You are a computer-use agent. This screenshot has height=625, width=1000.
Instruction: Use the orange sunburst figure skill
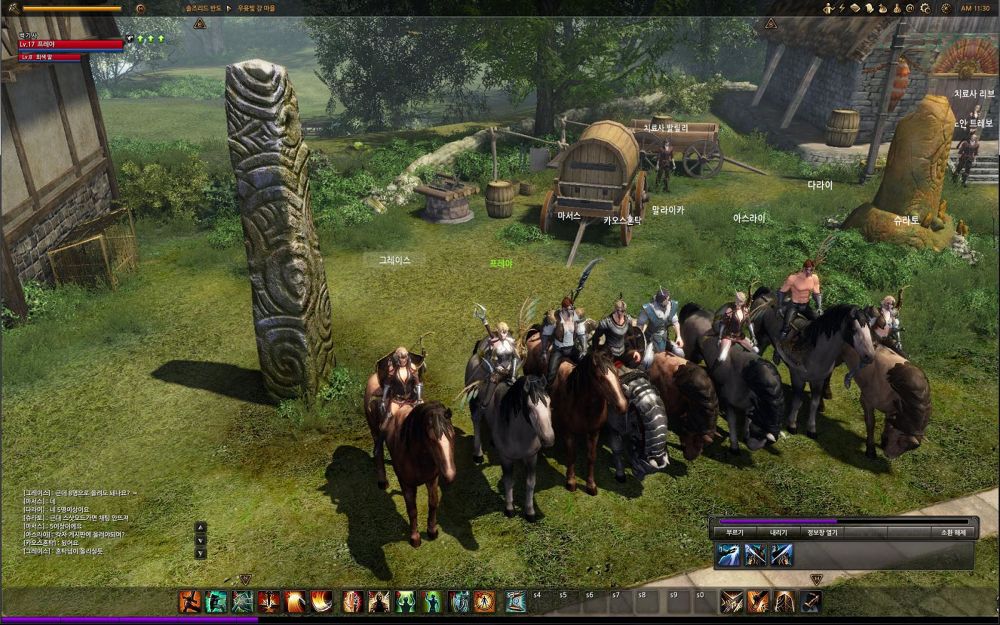[484, 601]
